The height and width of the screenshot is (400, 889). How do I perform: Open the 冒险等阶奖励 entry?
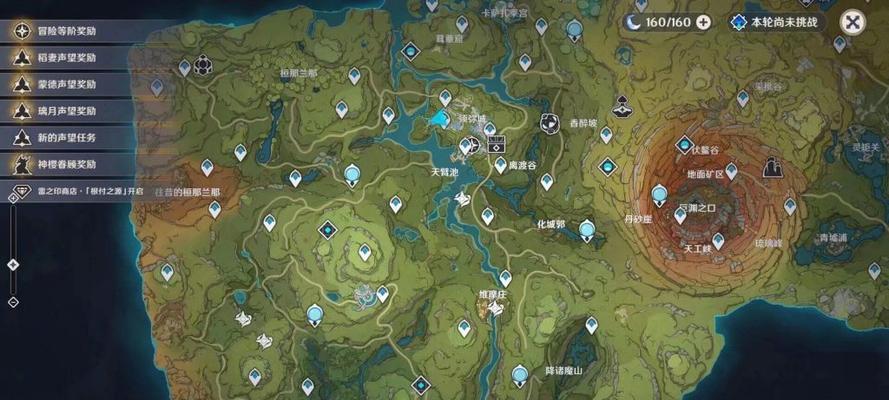coord(68,31)
